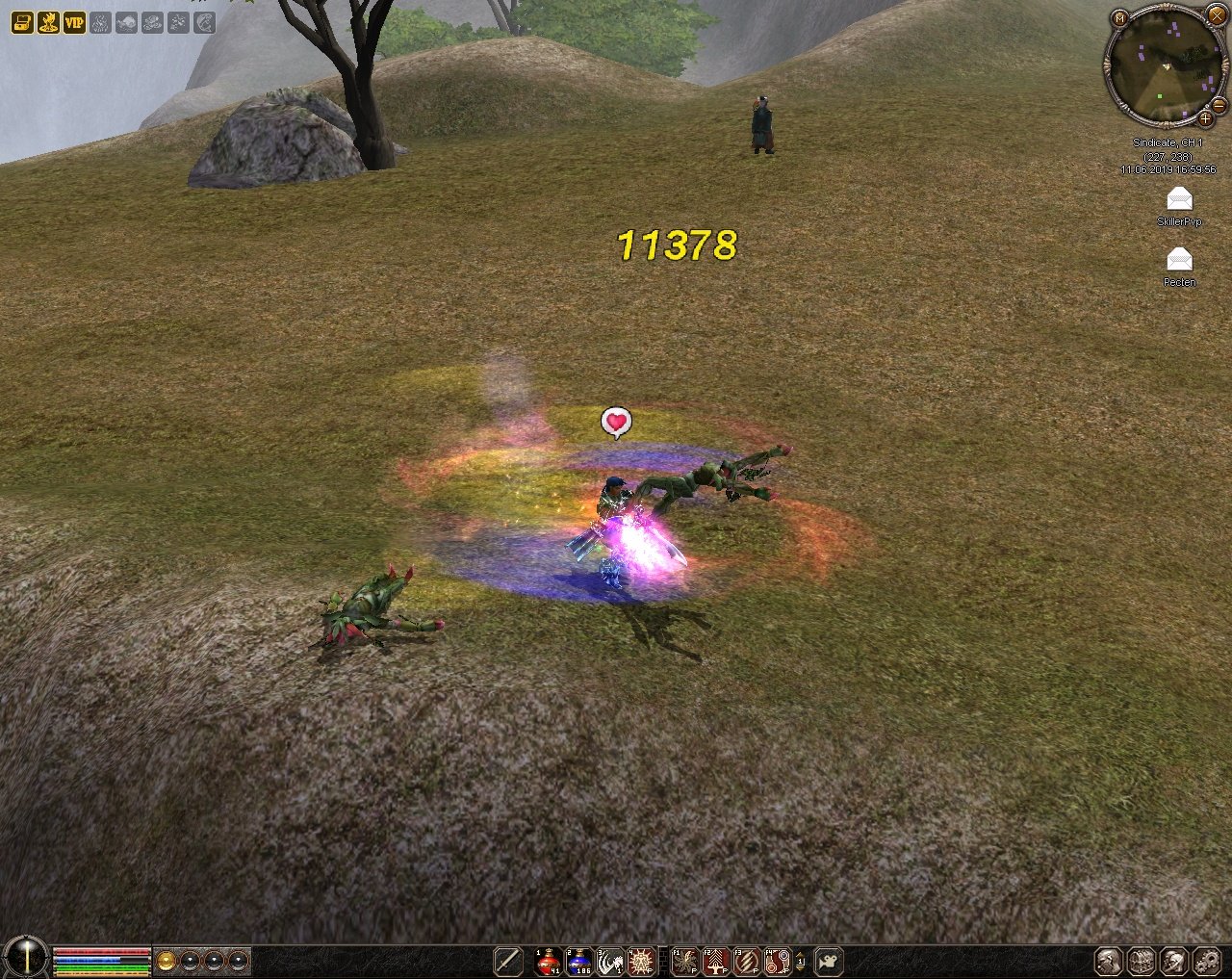Image resolution: width=1232 pixels, height=979 pixels.
Task: Select the sword attack slot
Action: [508, 961]
